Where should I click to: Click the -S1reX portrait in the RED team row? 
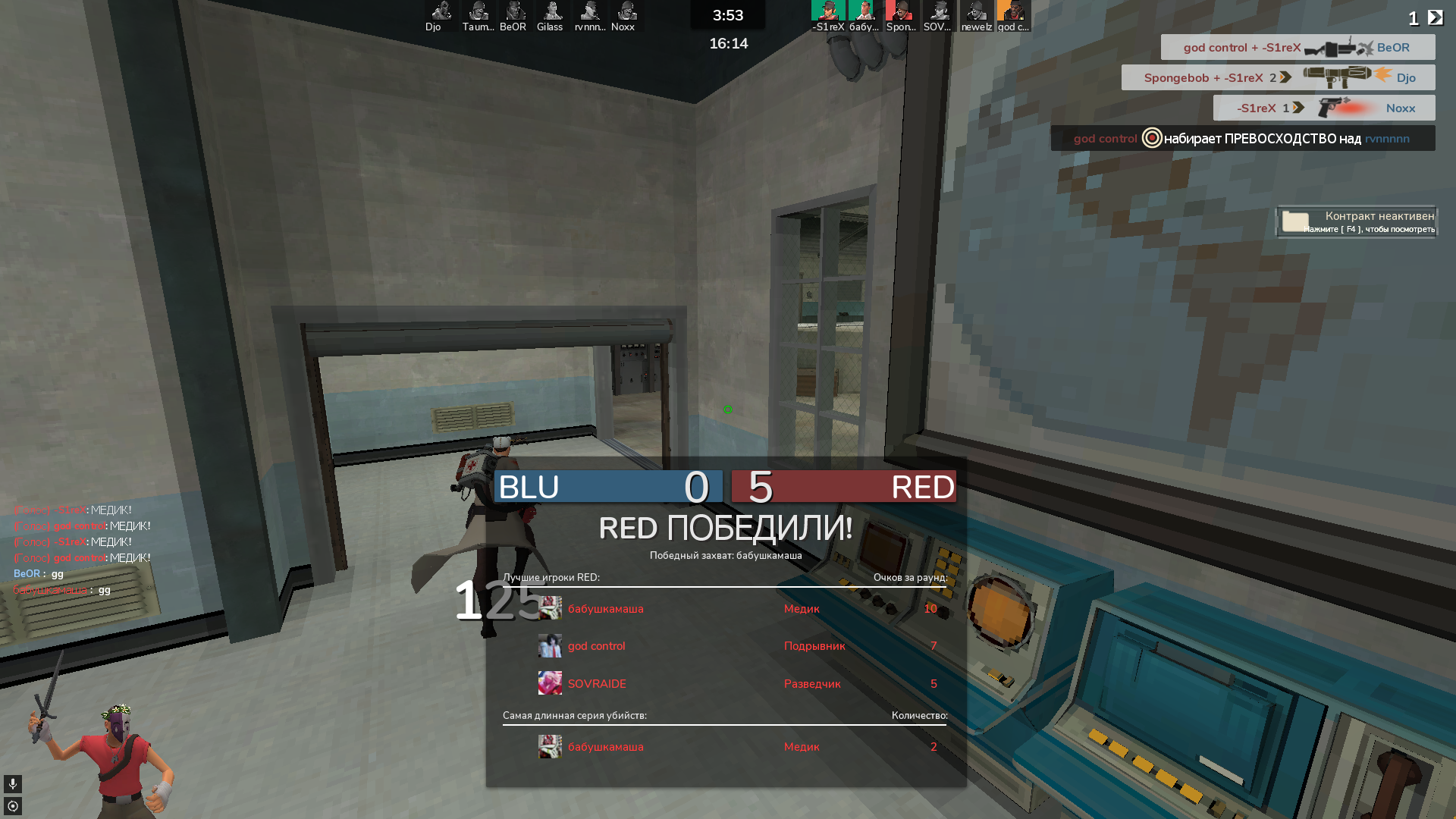coord(828,11)
